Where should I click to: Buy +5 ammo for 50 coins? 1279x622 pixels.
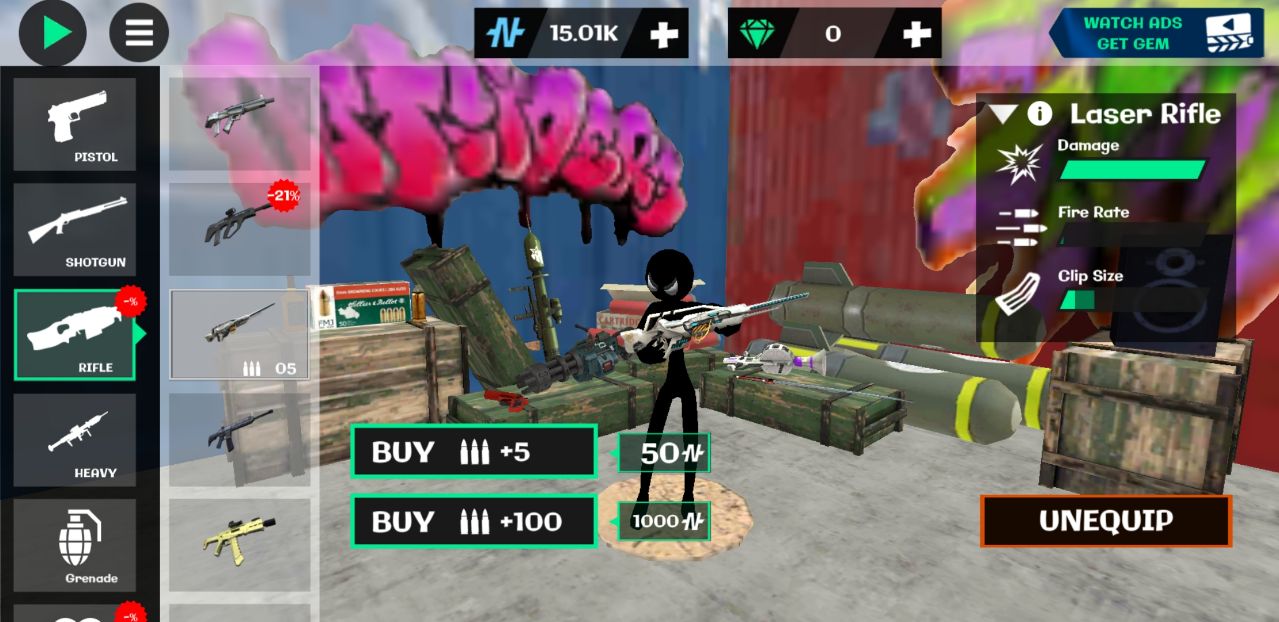click(x=474, y=452)
